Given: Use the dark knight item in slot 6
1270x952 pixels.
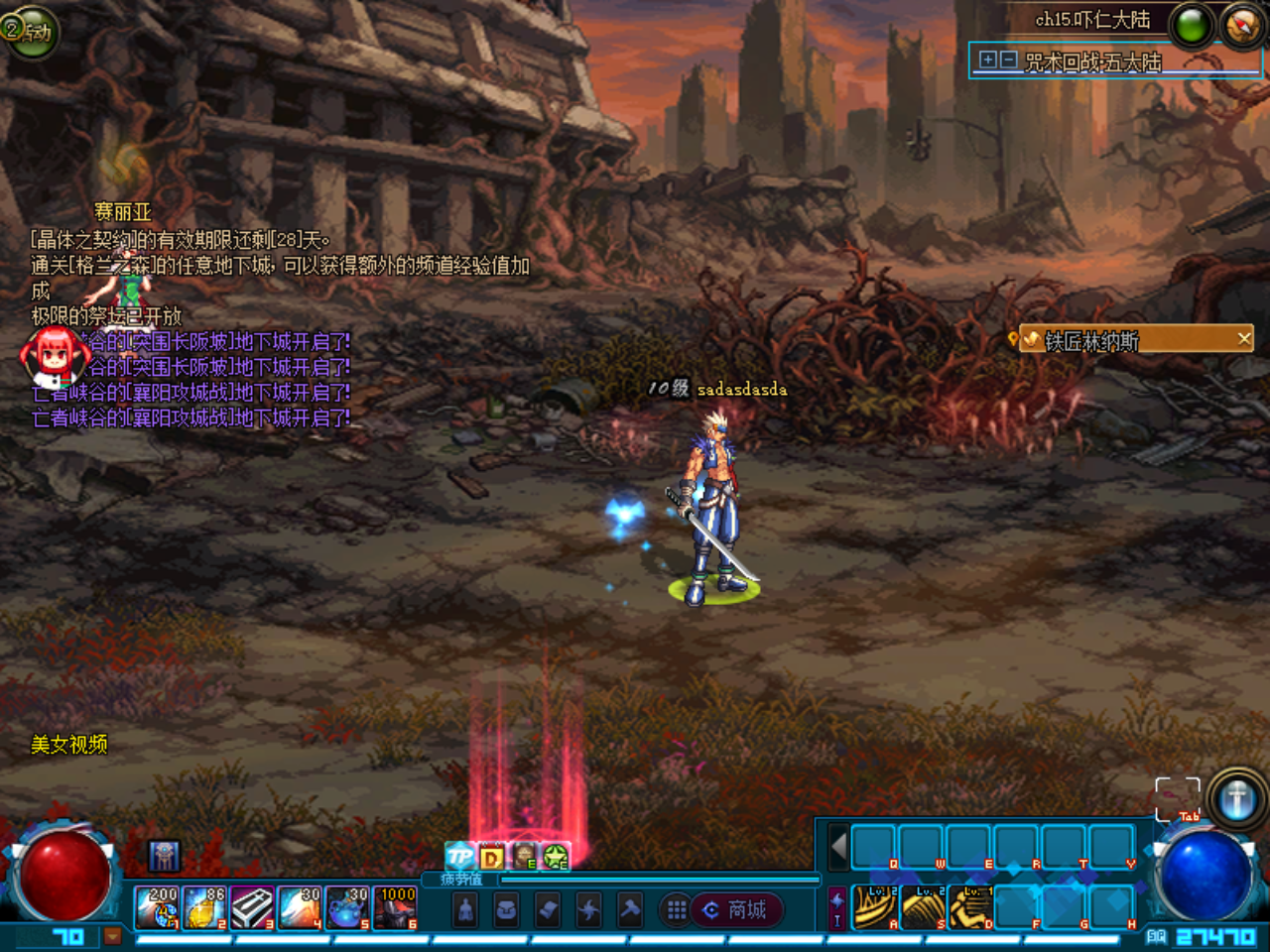Looking at the screenshot, I should [x=395, y=907].
